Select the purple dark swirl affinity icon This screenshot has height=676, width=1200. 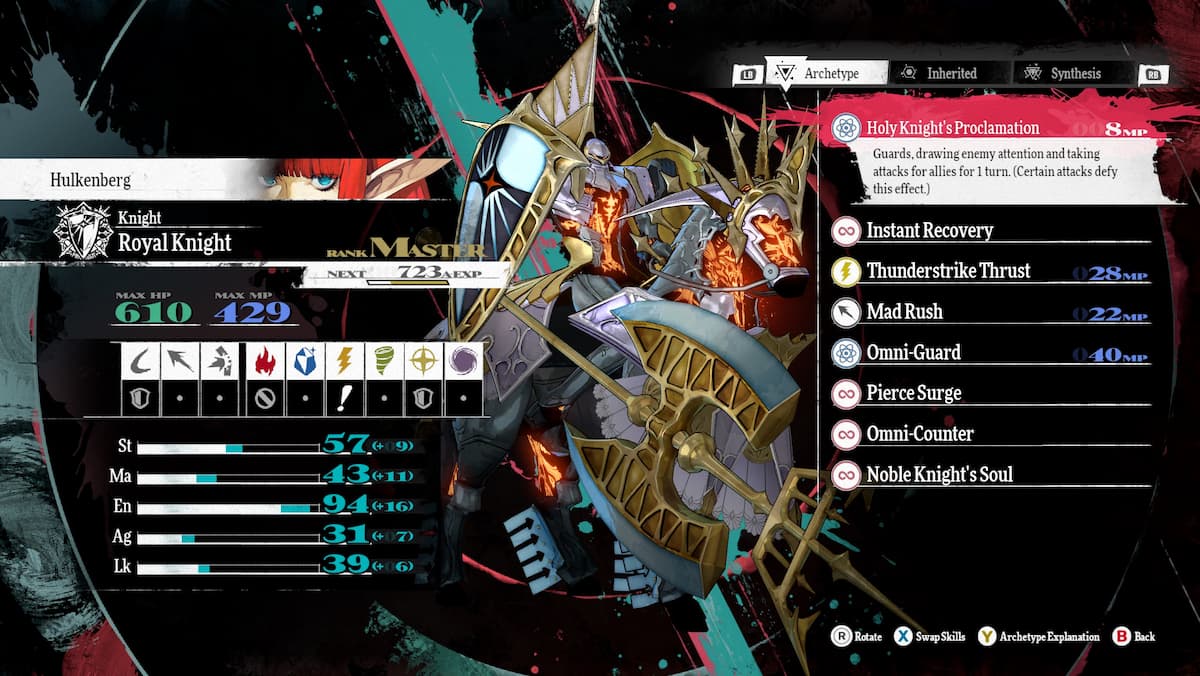[464, 361]
